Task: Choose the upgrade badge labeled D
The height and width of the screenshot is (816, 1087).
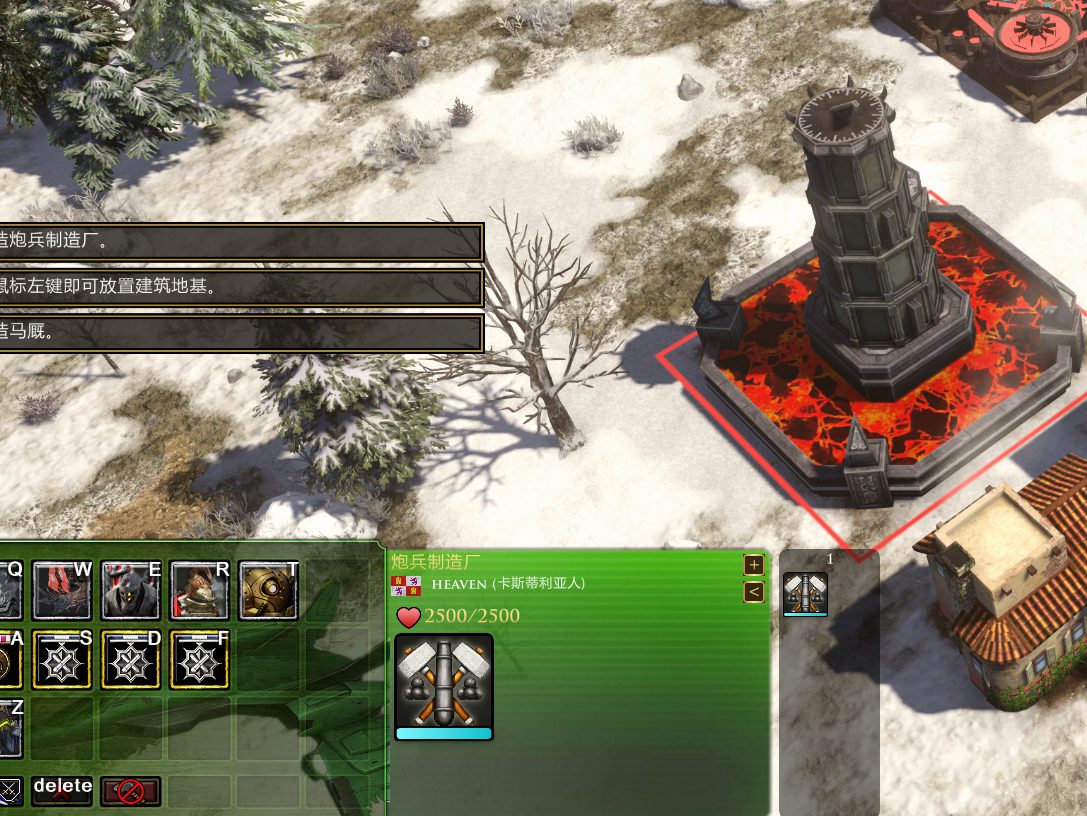Action: (x=131, y=659)
